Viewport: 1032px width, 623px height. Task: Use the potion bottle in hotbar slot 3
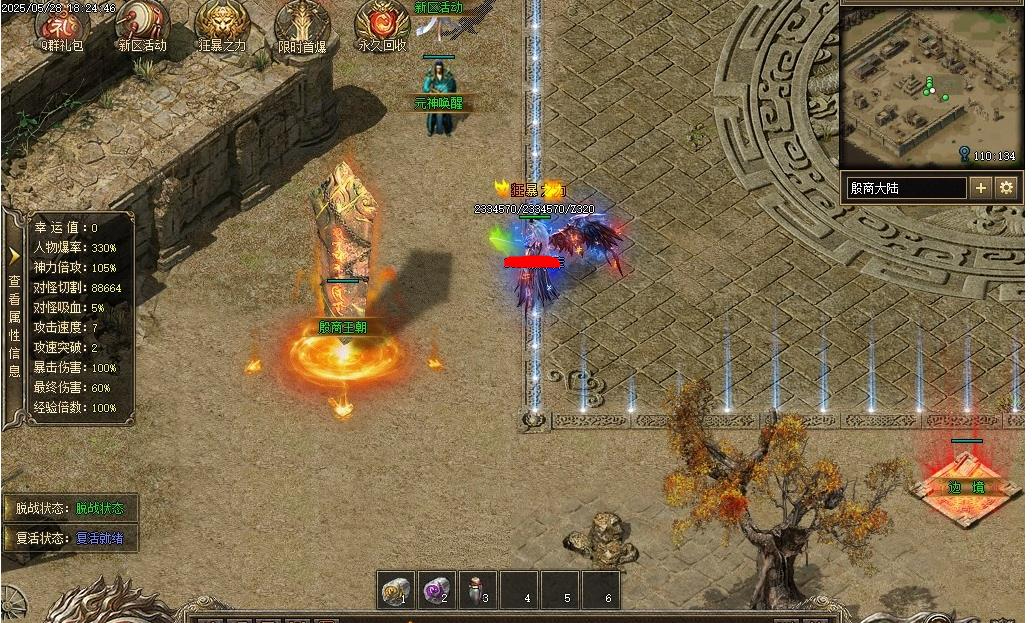(478, 590)
